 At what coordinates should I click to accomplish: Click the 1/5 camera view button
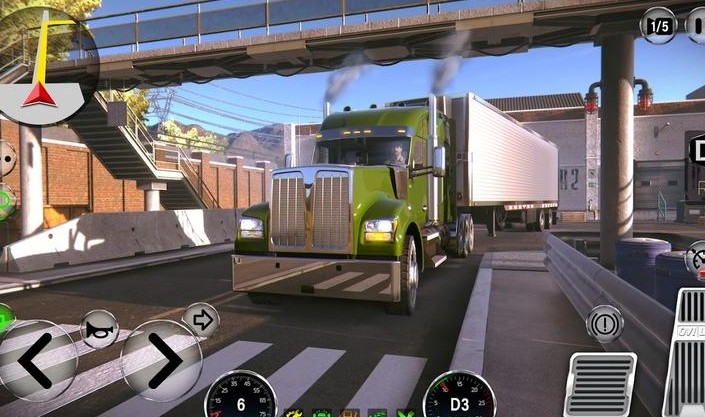click(x=658, y=24)
